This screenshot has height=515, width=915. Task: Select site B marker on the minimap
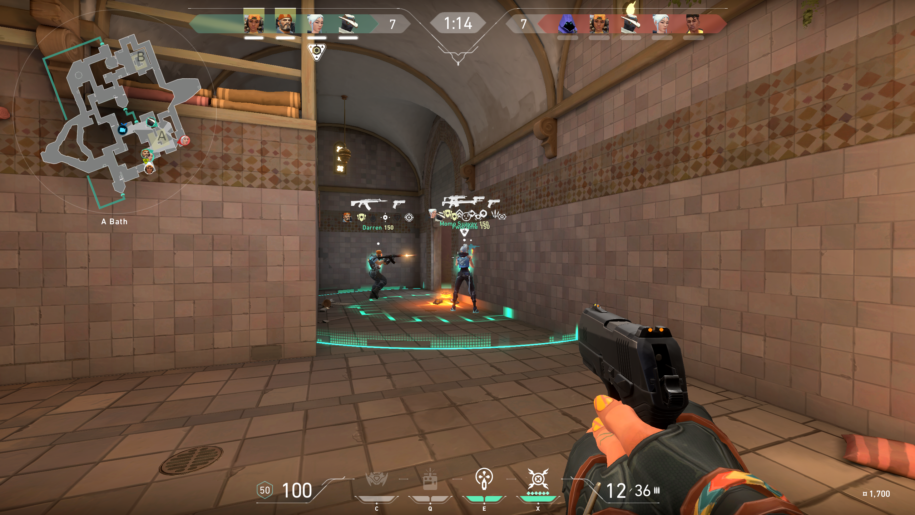(140, 58)
